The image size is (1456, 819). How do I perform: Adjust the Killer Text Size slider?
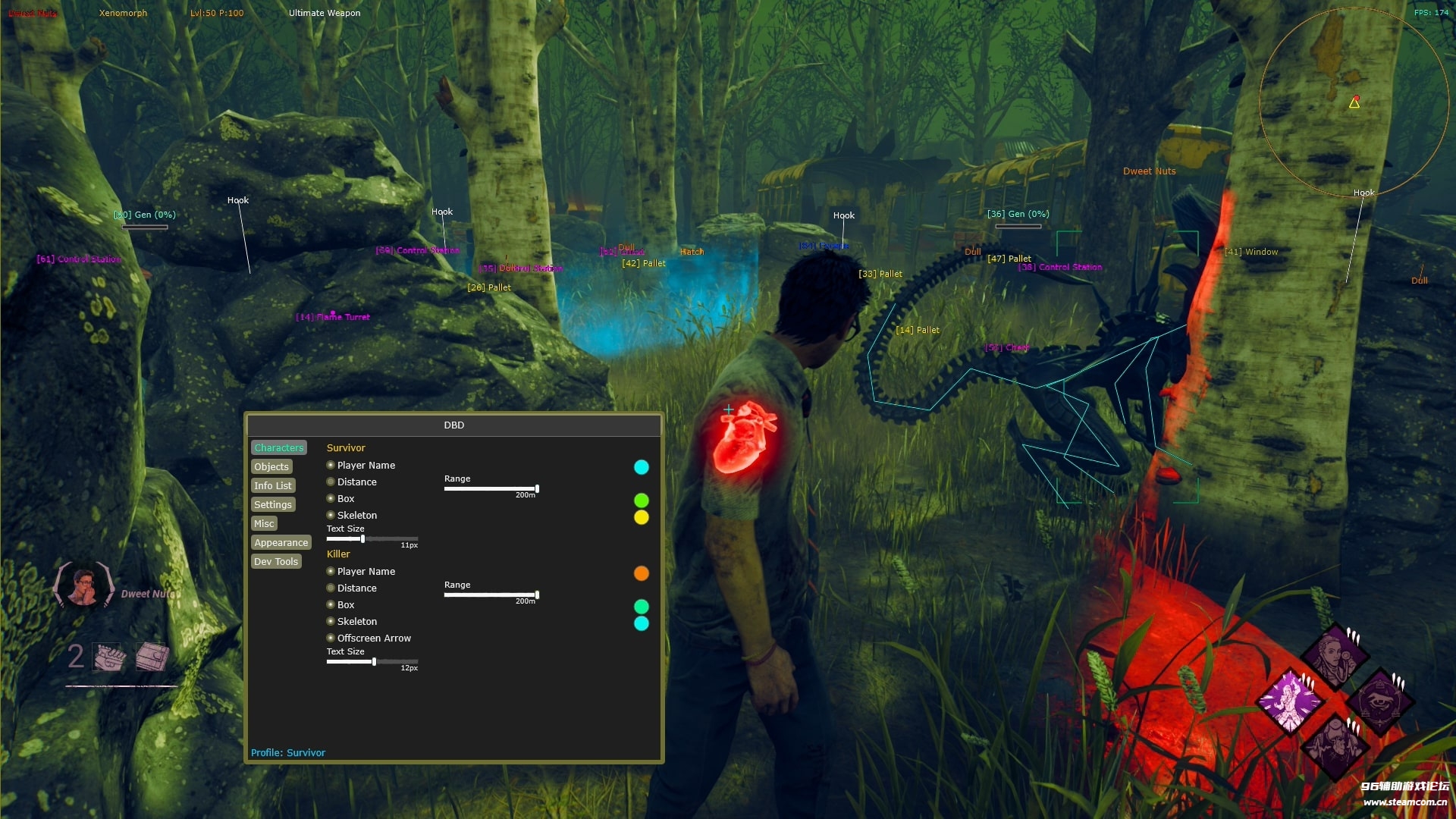click(x=372, y=662)
